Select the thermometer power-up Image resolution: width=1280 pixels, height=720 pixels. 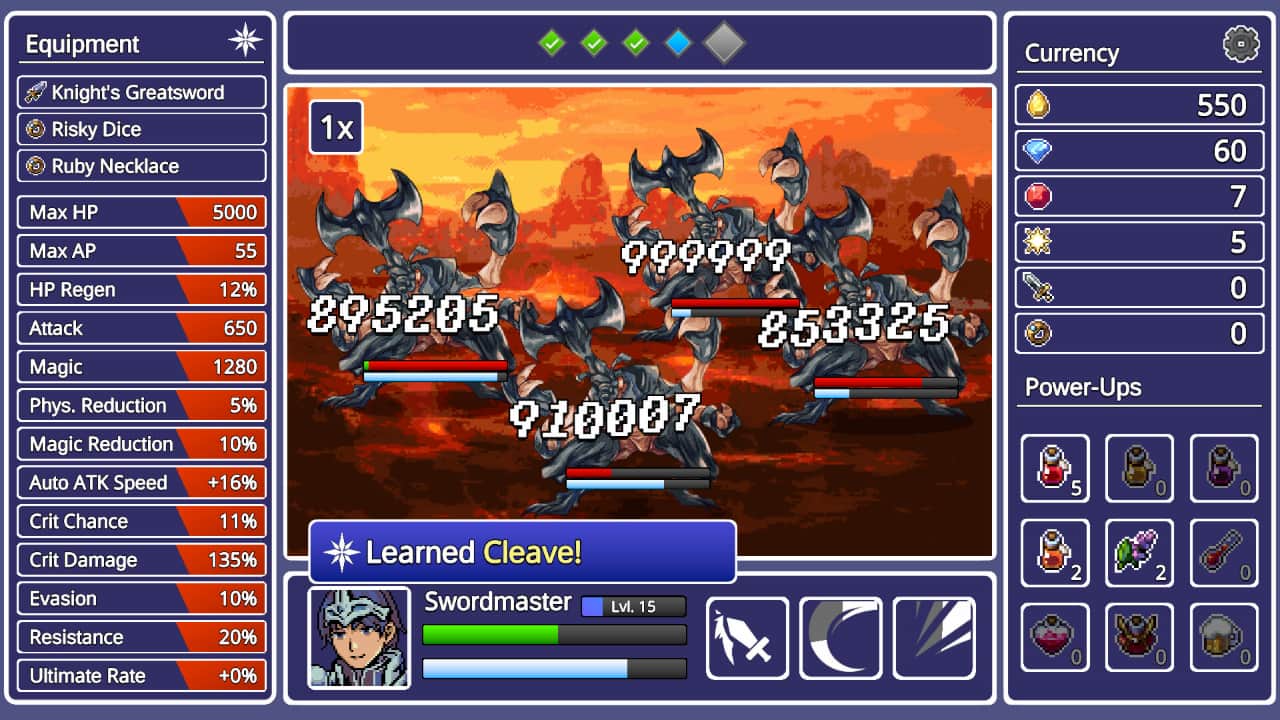click(x=1225, y=553)
